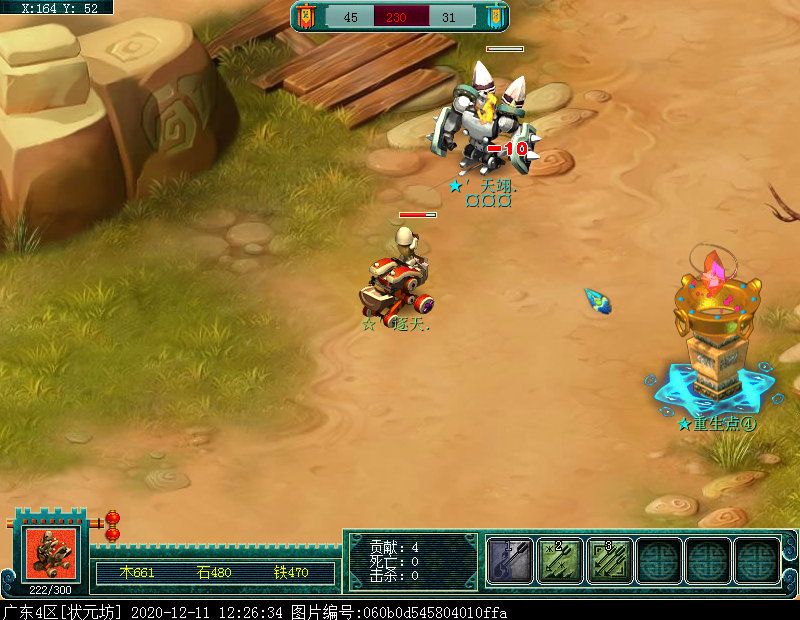Click the red team banner icon
800x620 pixels.
pos(304,16)
